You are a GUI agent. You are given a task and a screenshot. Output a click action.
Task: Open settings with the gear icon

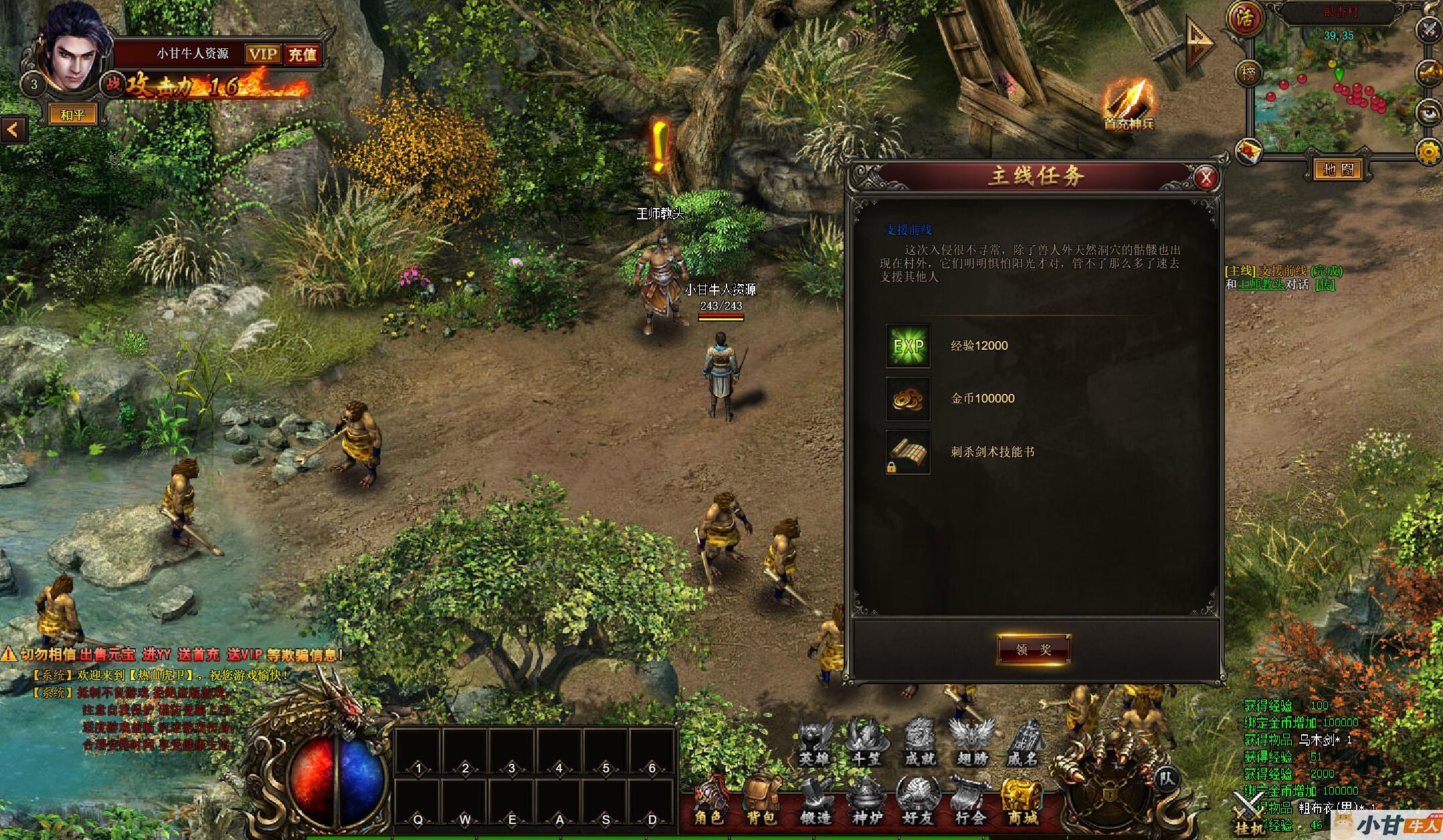1429,153
